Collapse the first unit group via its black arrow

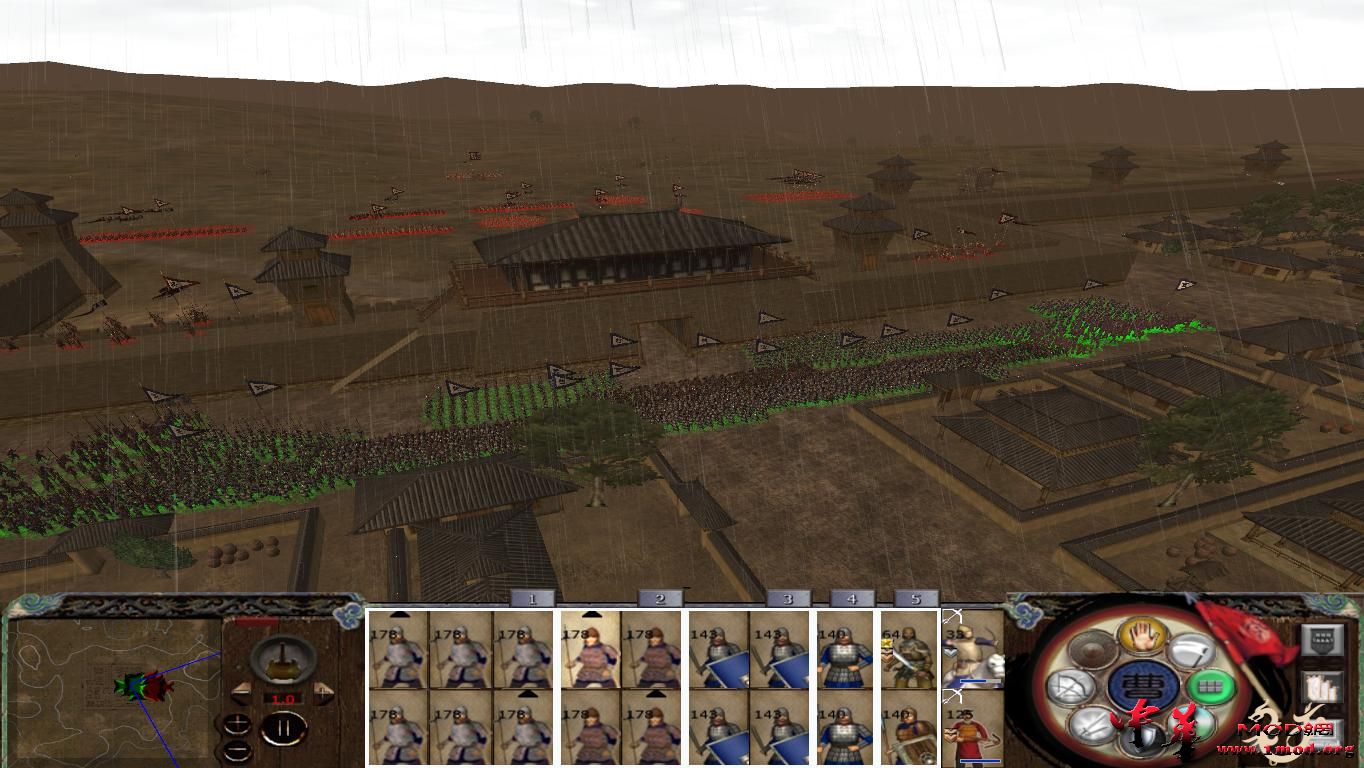(x=398, y=613)
